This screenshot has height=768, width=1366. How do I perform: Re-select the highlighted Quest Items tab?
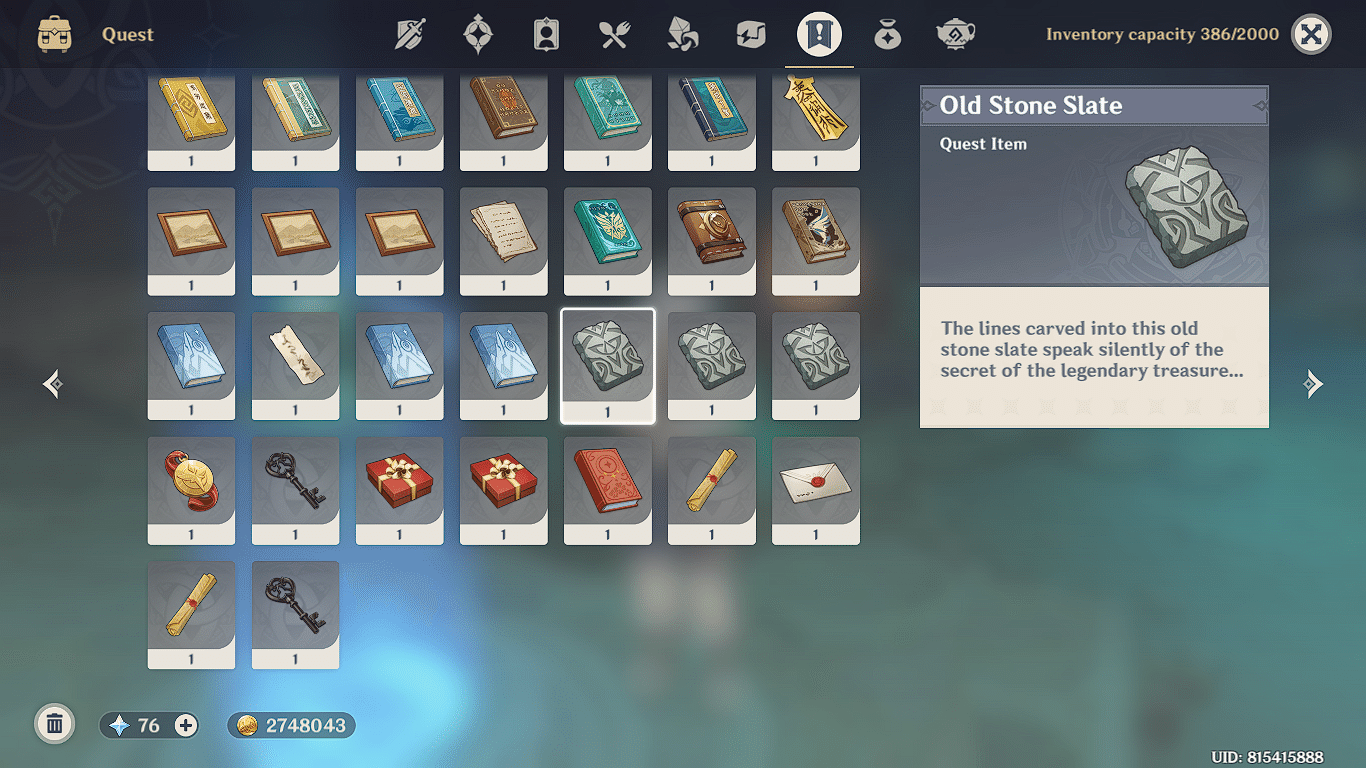pos(818,33)
